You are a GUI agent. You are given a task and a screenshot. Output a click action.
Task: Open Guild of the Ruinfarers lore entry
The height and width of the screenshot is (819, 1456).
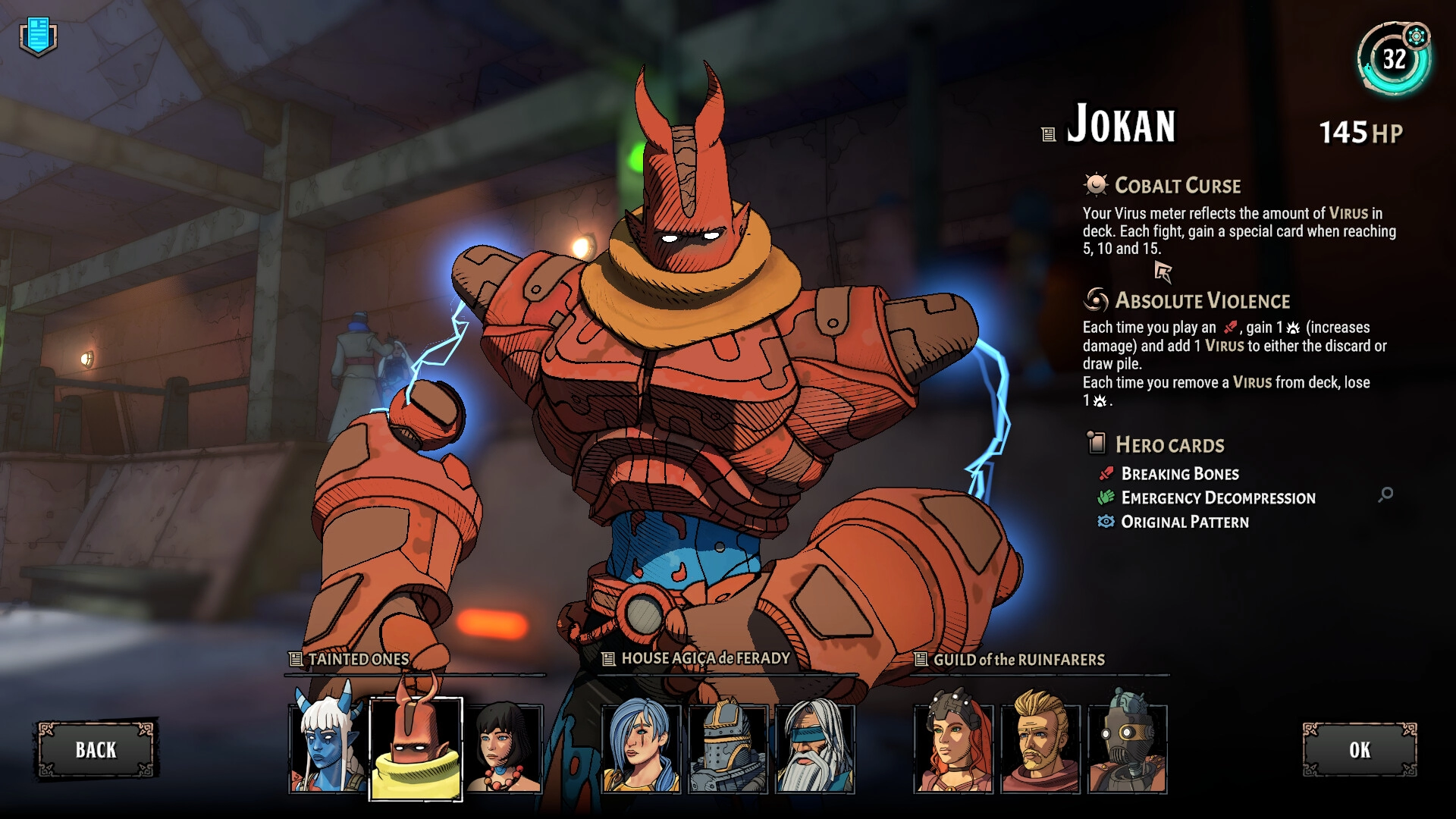click(x=921, y=660)
